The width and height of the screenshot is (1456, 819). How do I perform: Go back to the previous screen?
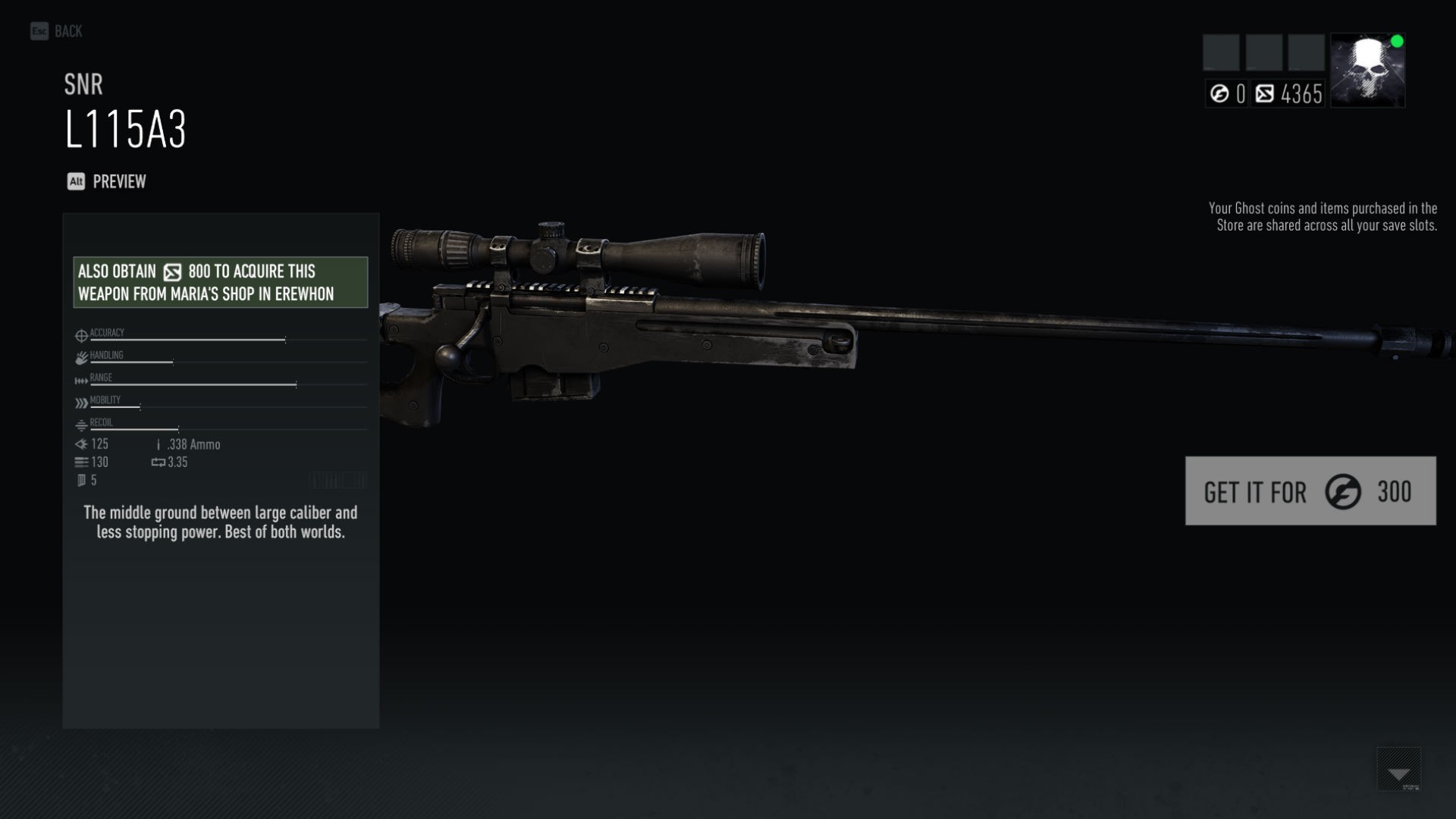point(56,31)
